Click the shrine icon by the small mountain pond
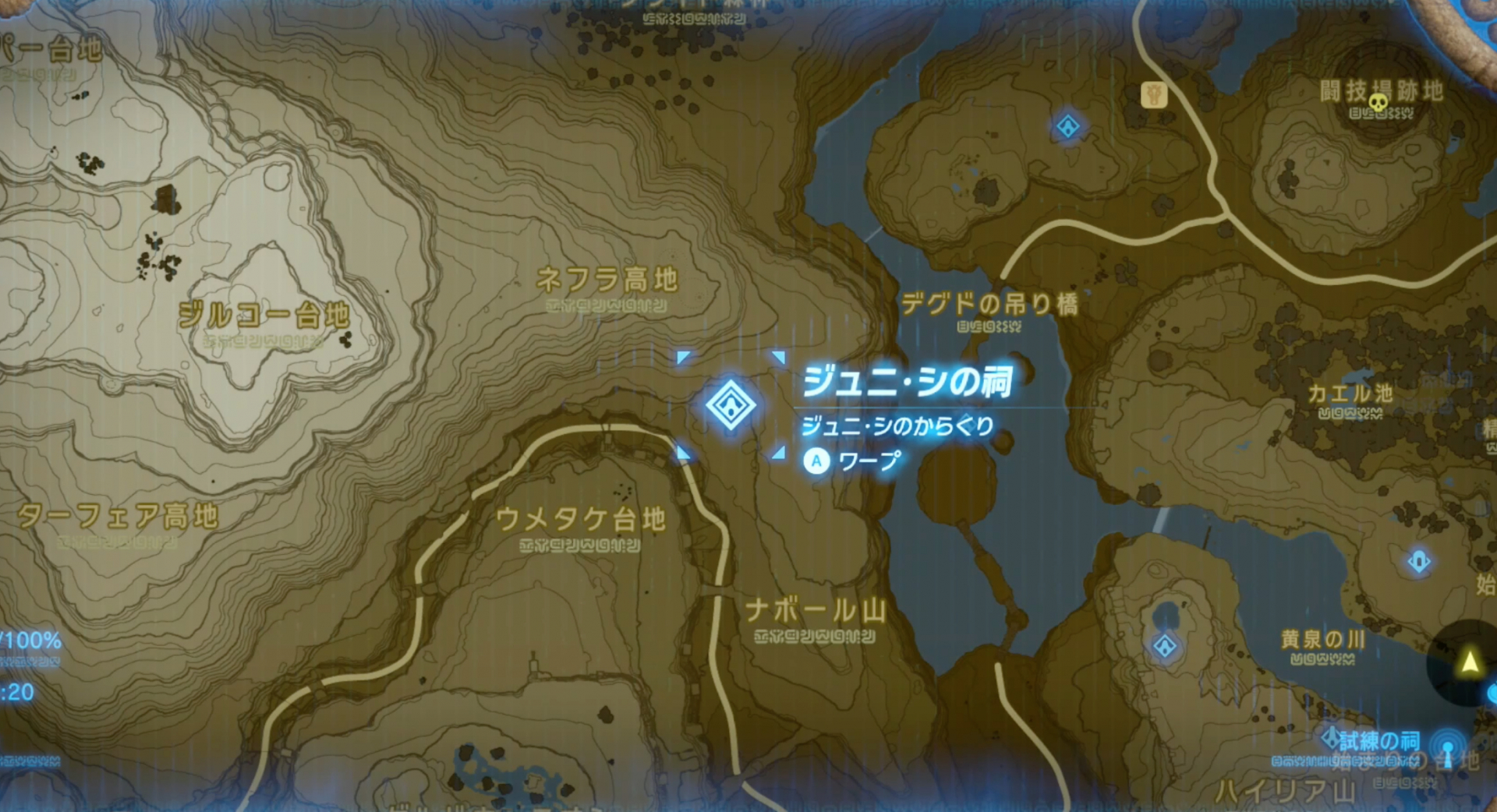The image size is (1497, 812). click(x=1164, y=646)
